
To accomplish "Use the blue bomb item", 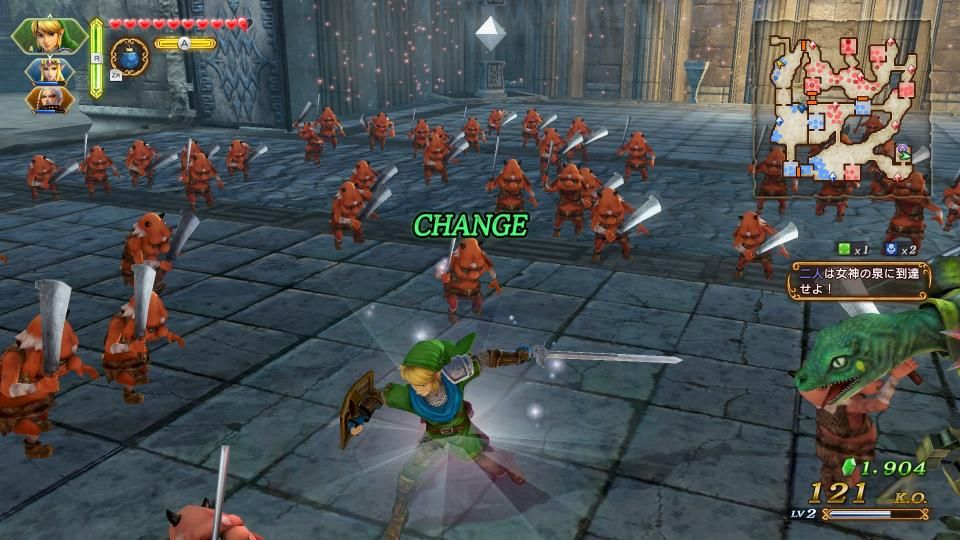I will (128, 54).
